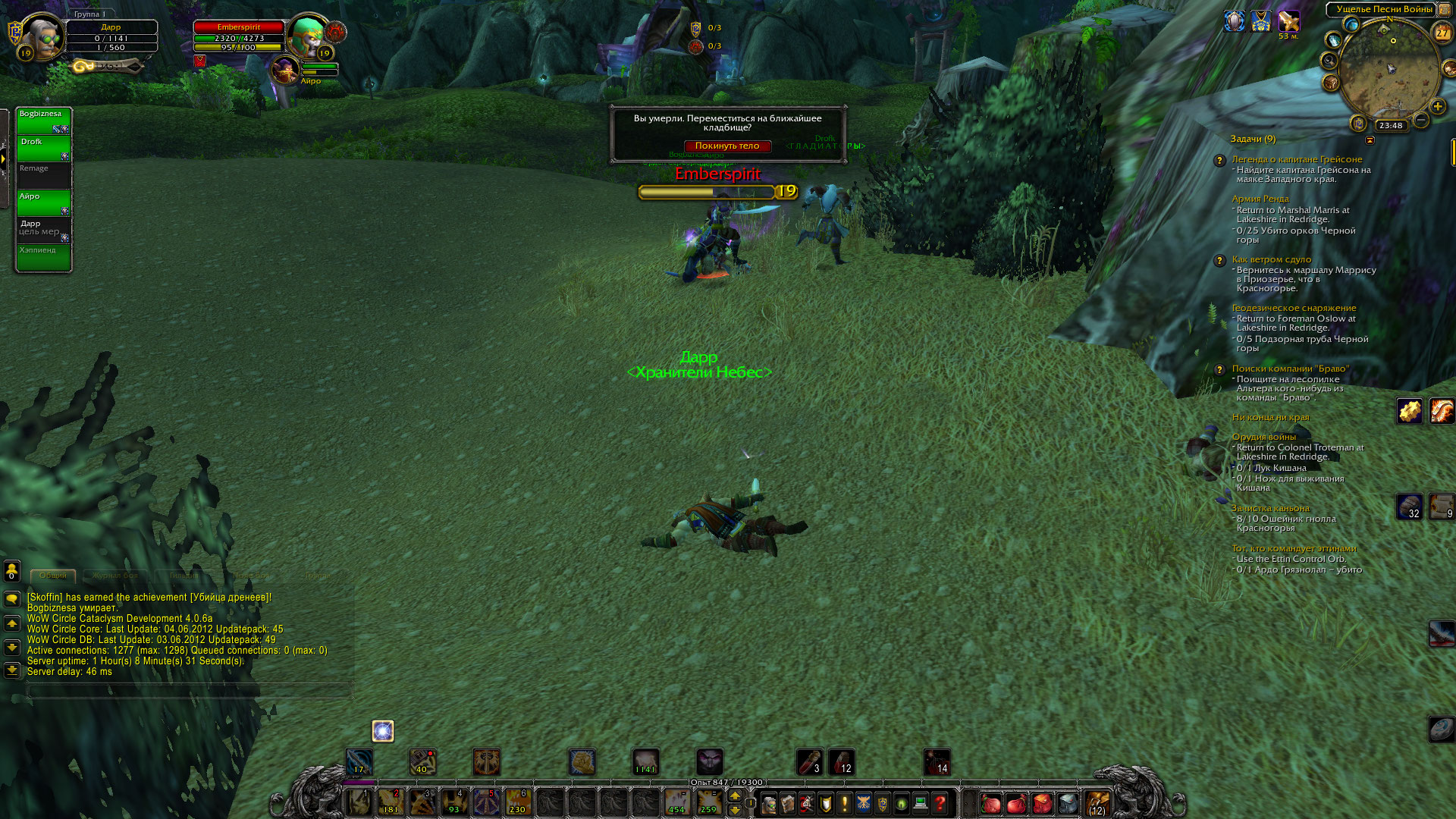The height and width of the screenshot is (819, 1456).
Task: Click the Emberspirit target portrait
Action: click(308, 36)
